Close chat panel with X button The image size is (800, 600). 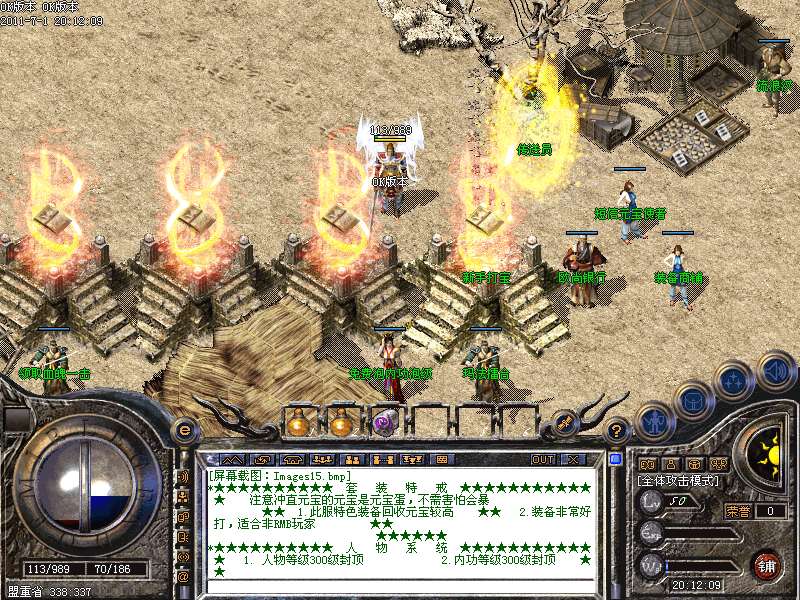pos(573,459)
